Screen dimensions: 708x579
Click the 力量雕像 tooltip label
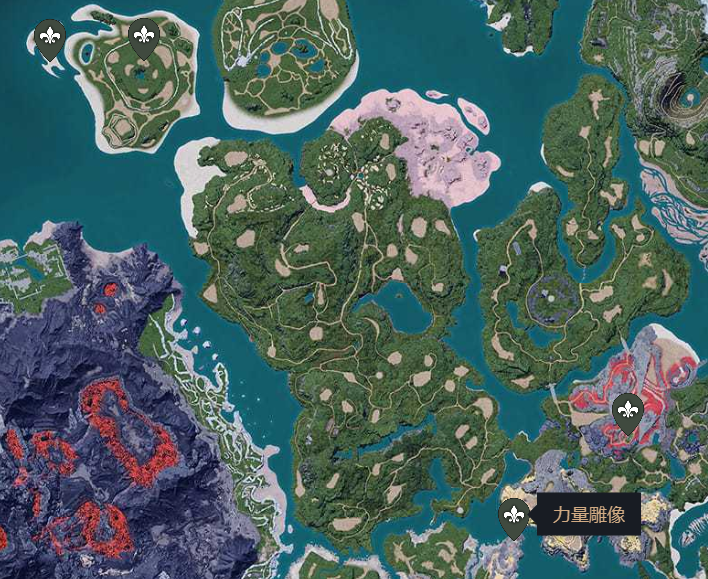pos(588,515)
